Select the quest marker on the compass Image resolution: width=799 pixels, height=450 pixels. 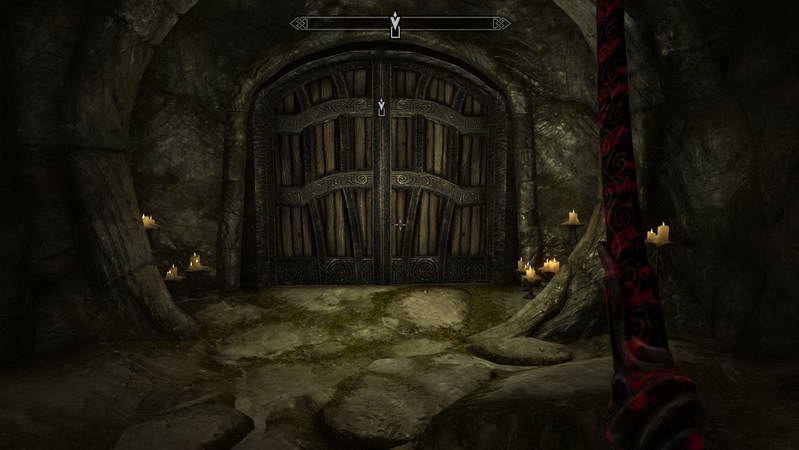pyautogui.click(x=396, y=22)
